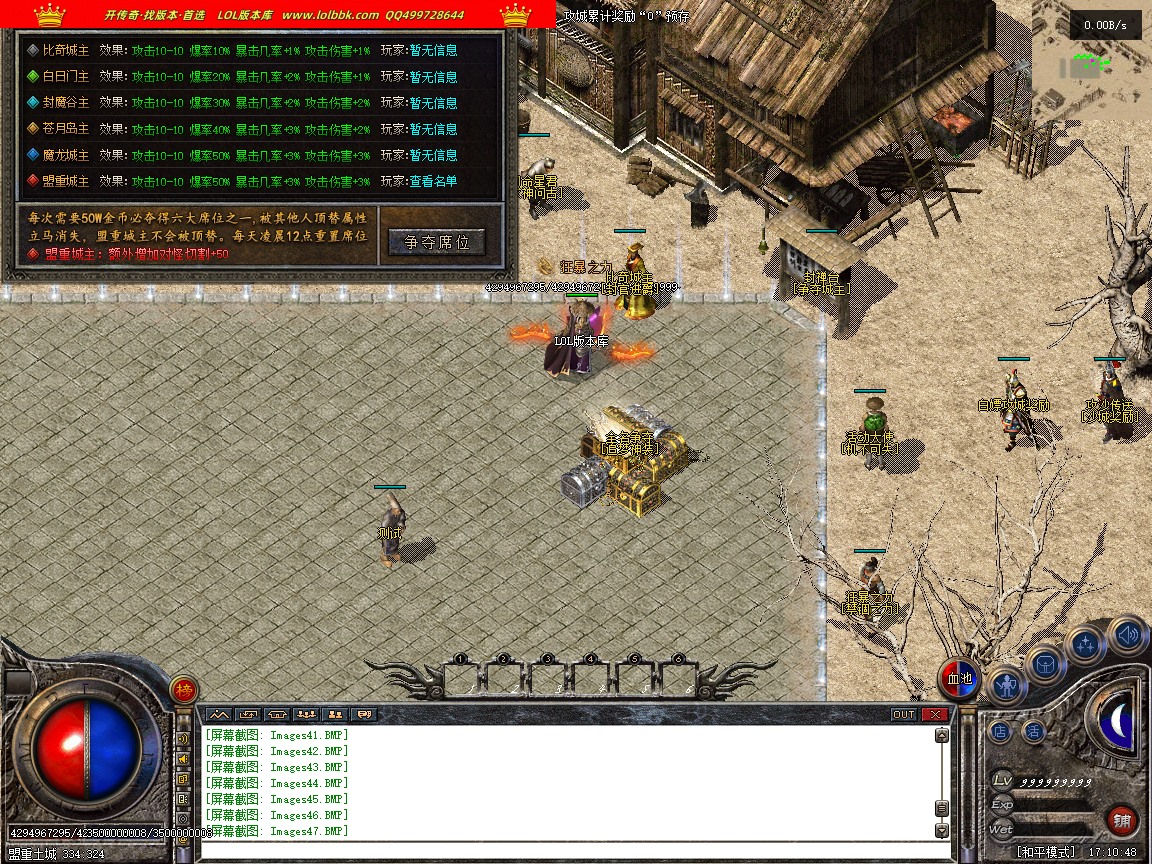
Task: Open the skills sparkle icon
Action: [1086, 645]
